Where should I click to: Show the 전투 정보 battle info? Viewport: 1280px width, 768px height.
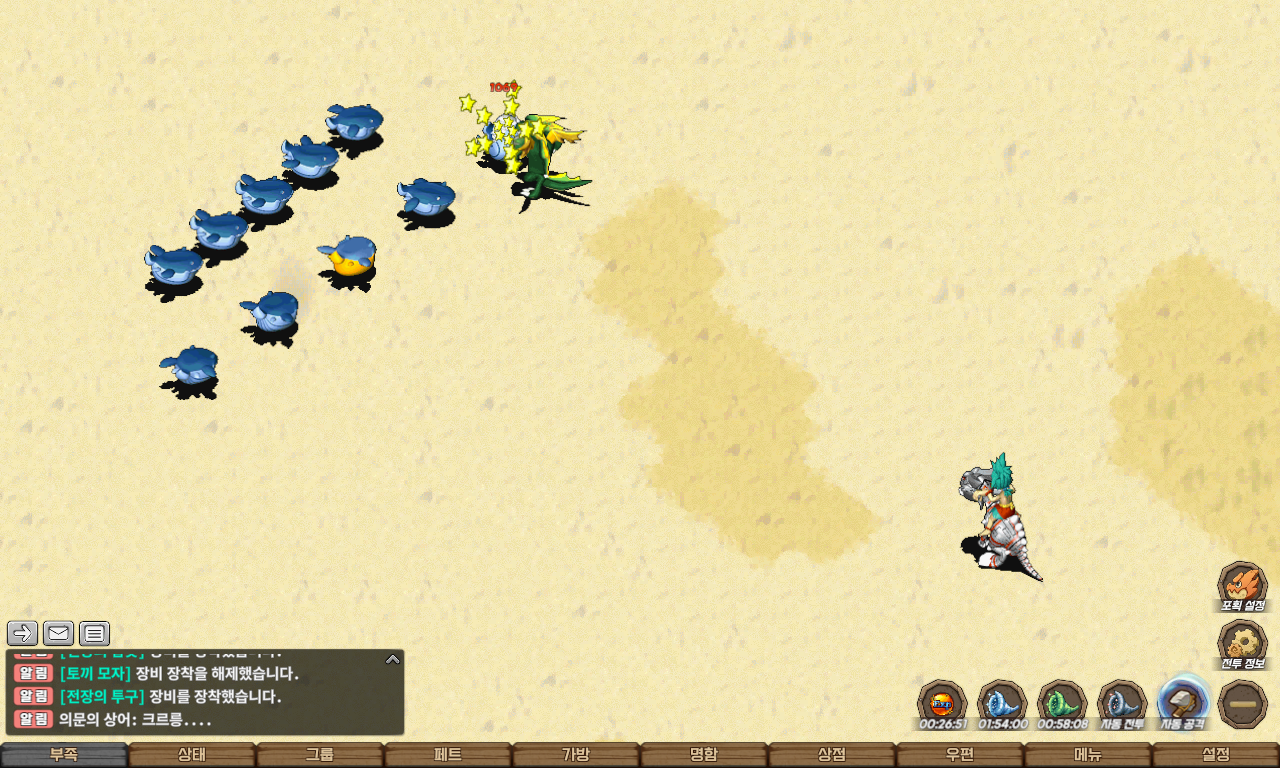[1242, 643]
